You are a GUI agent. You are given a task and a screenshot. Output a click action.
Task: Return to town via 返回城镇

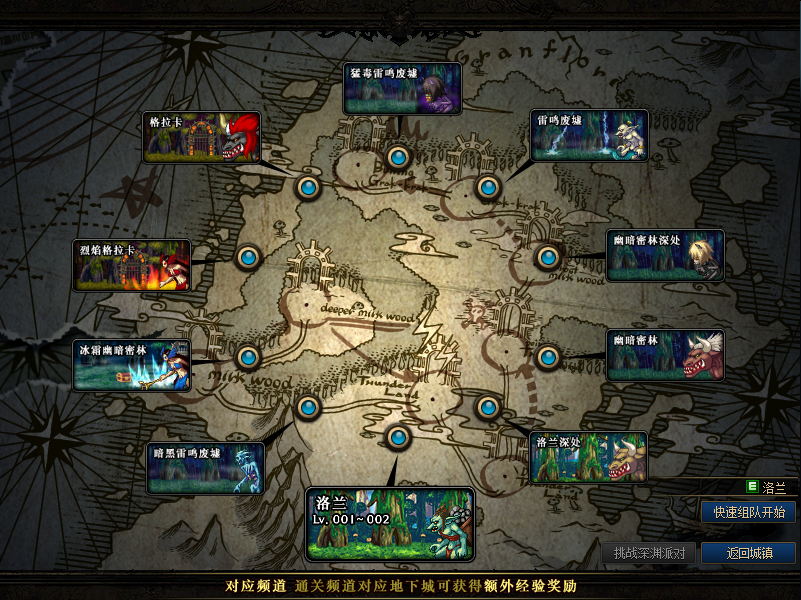tap(748, 553)
